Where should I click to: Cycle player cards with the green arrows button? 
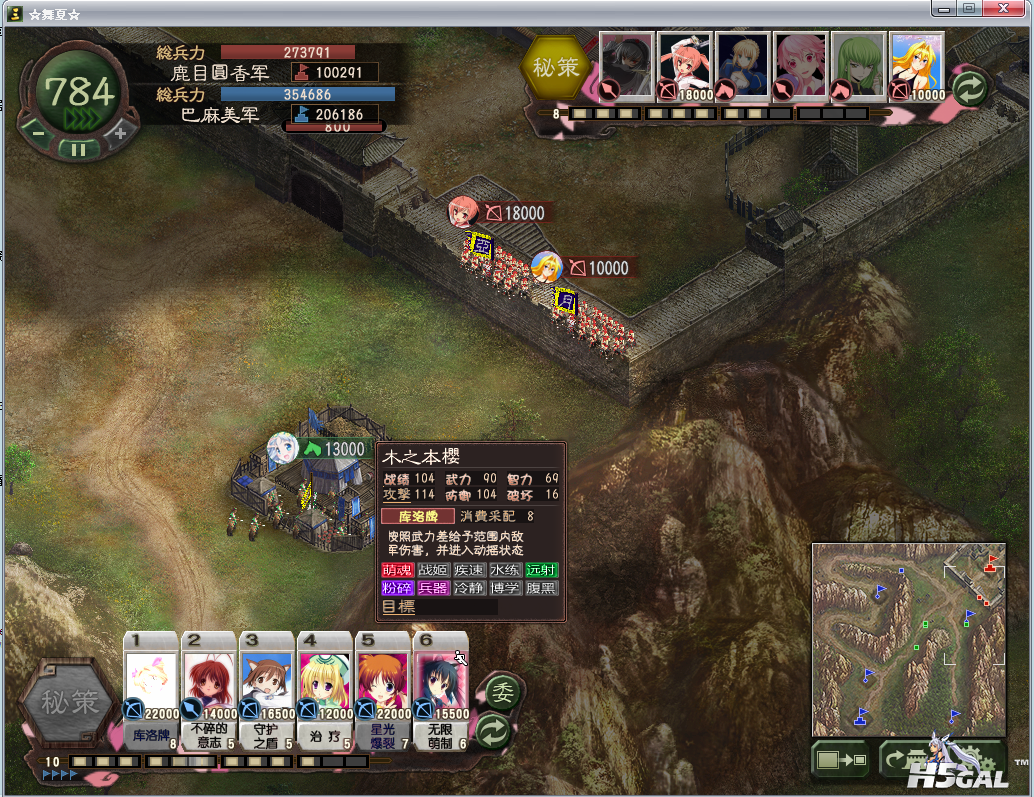click(493, 730)
